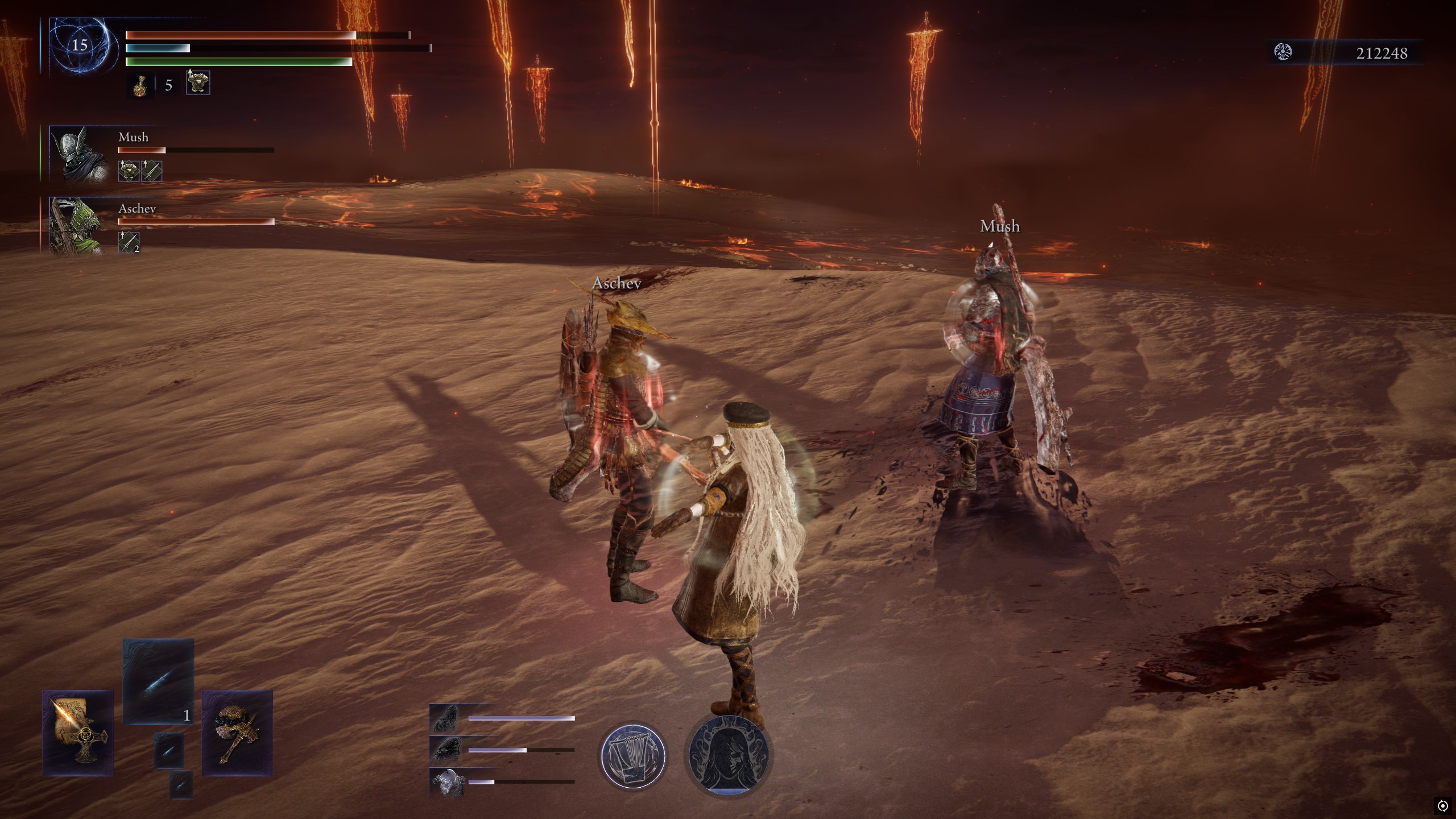
Task: Select the hammer weapon slot
Action: click(237, 733)
